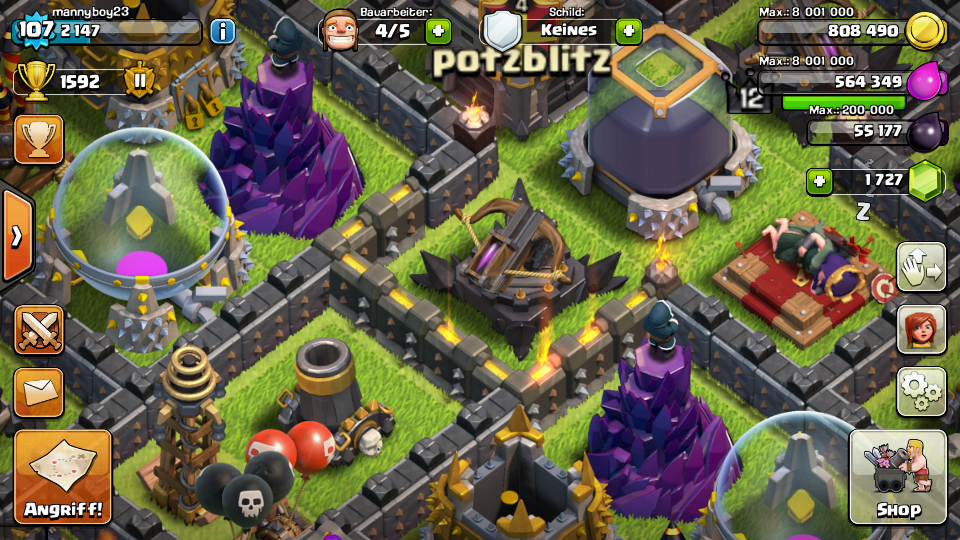Tap the league badge next to trophies
960x540 pixels.
pyautogui.click(x=141, y=81)
